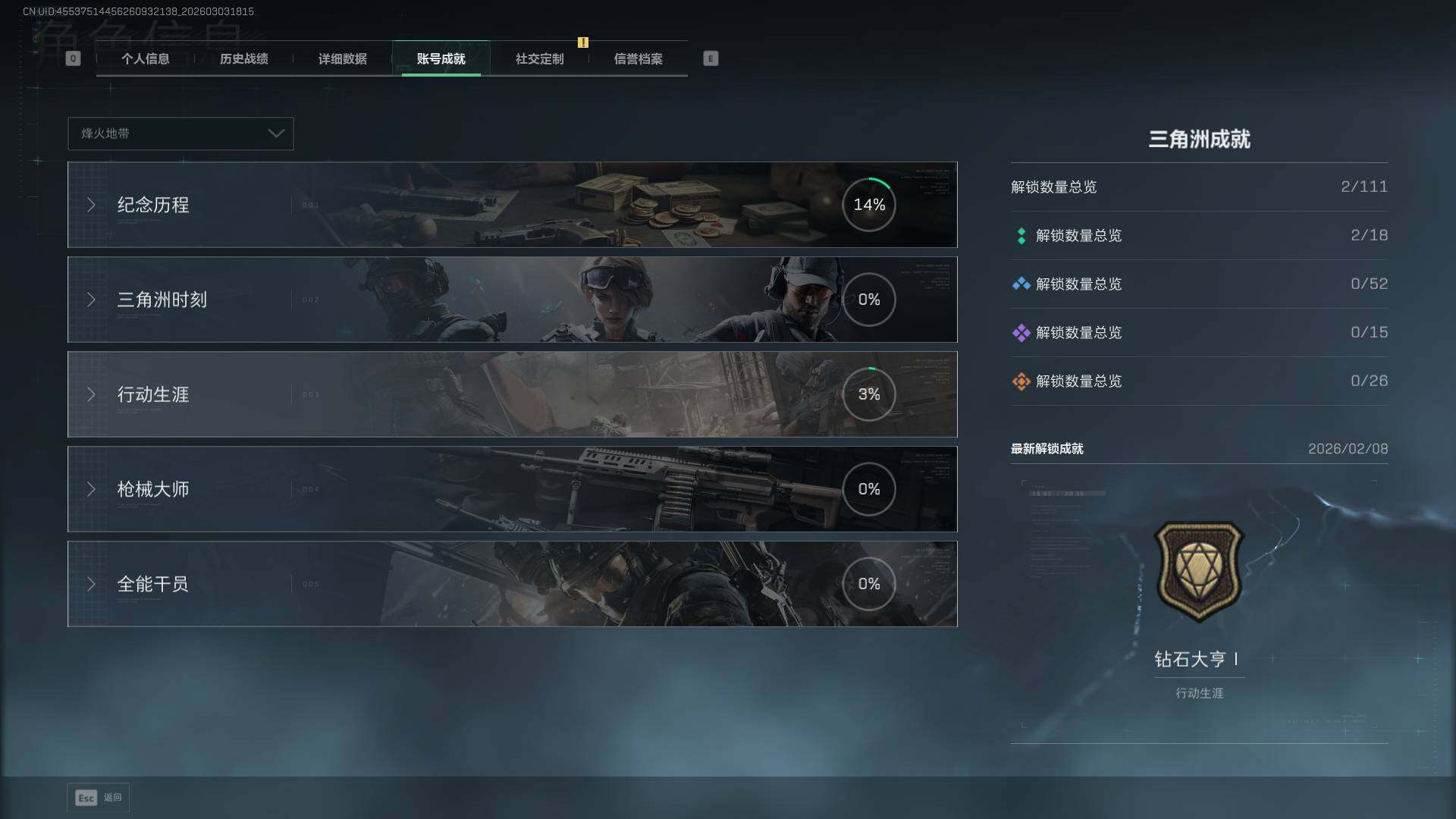Viewport: 1456px width, 819px height.
Task: Open the 历史战绩 tab
Action: point(243,59)
